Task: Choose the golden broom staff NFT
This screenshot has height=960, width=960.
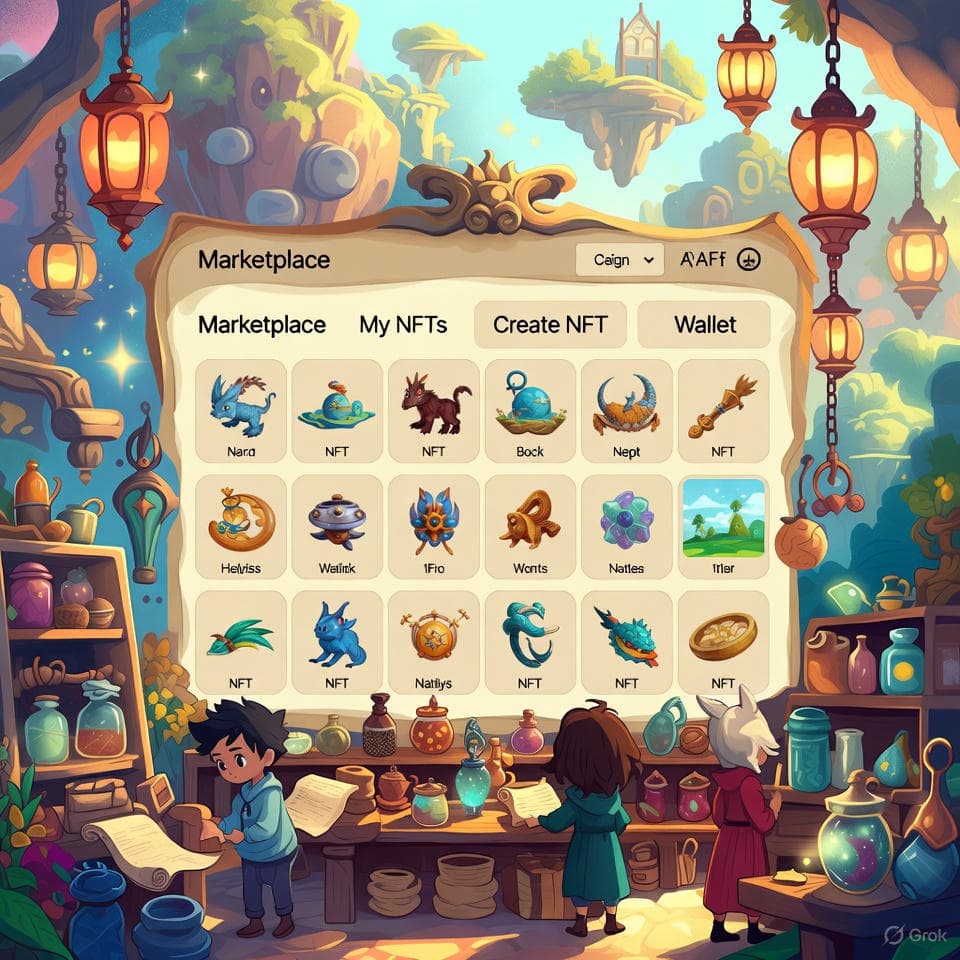Action: (722, 410)
